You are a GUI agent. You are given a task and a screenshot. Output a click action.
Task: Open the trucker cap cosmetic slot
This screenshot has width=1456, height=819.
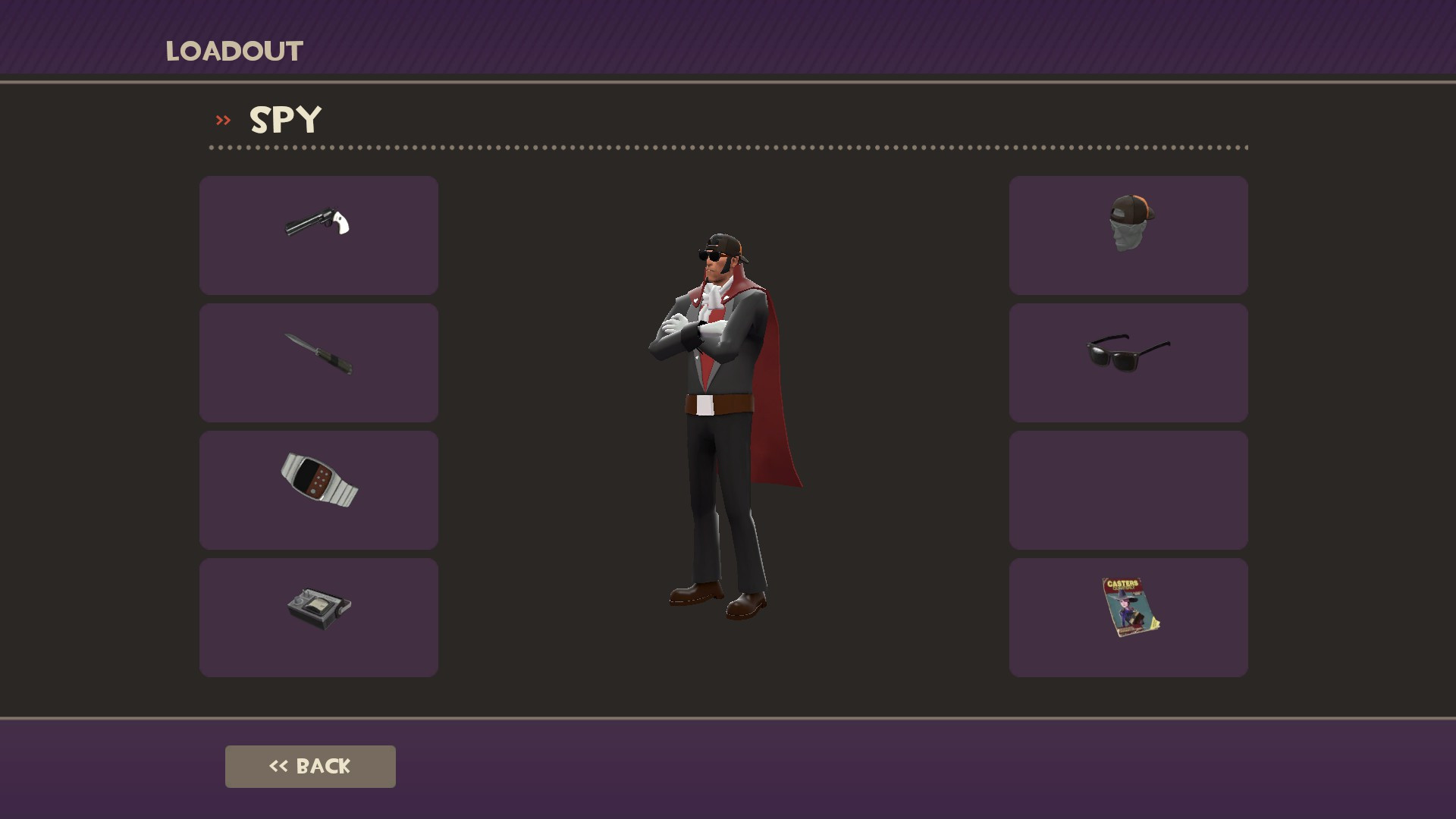(1128, 235)
